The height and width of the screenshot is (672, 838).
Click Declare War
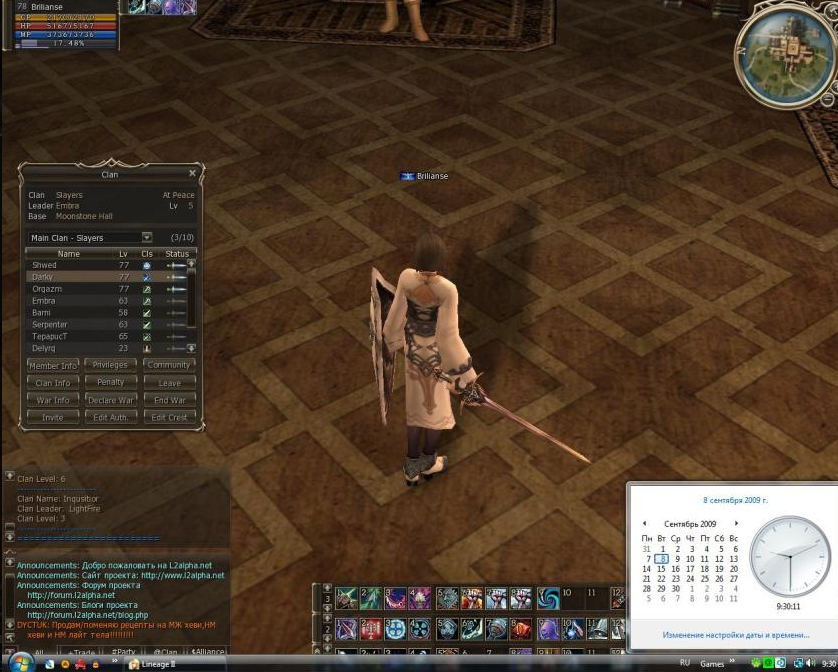click(x=110, y=400)
